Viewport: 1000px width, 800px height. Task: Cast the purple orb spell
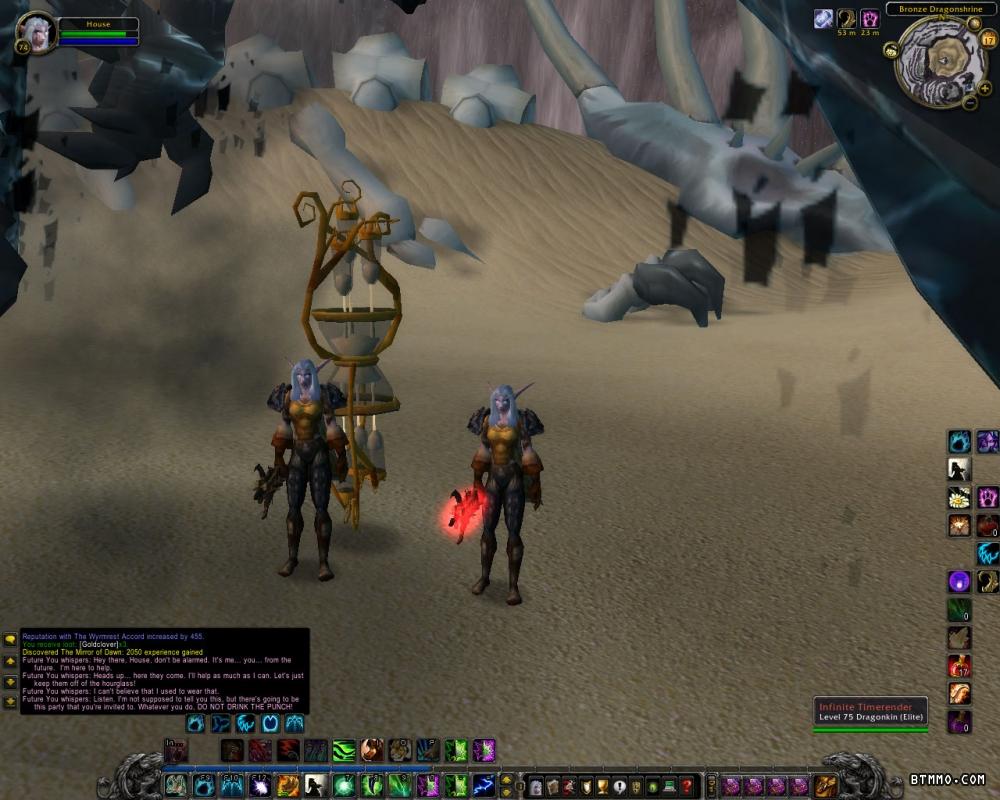[x=959, y=581]
